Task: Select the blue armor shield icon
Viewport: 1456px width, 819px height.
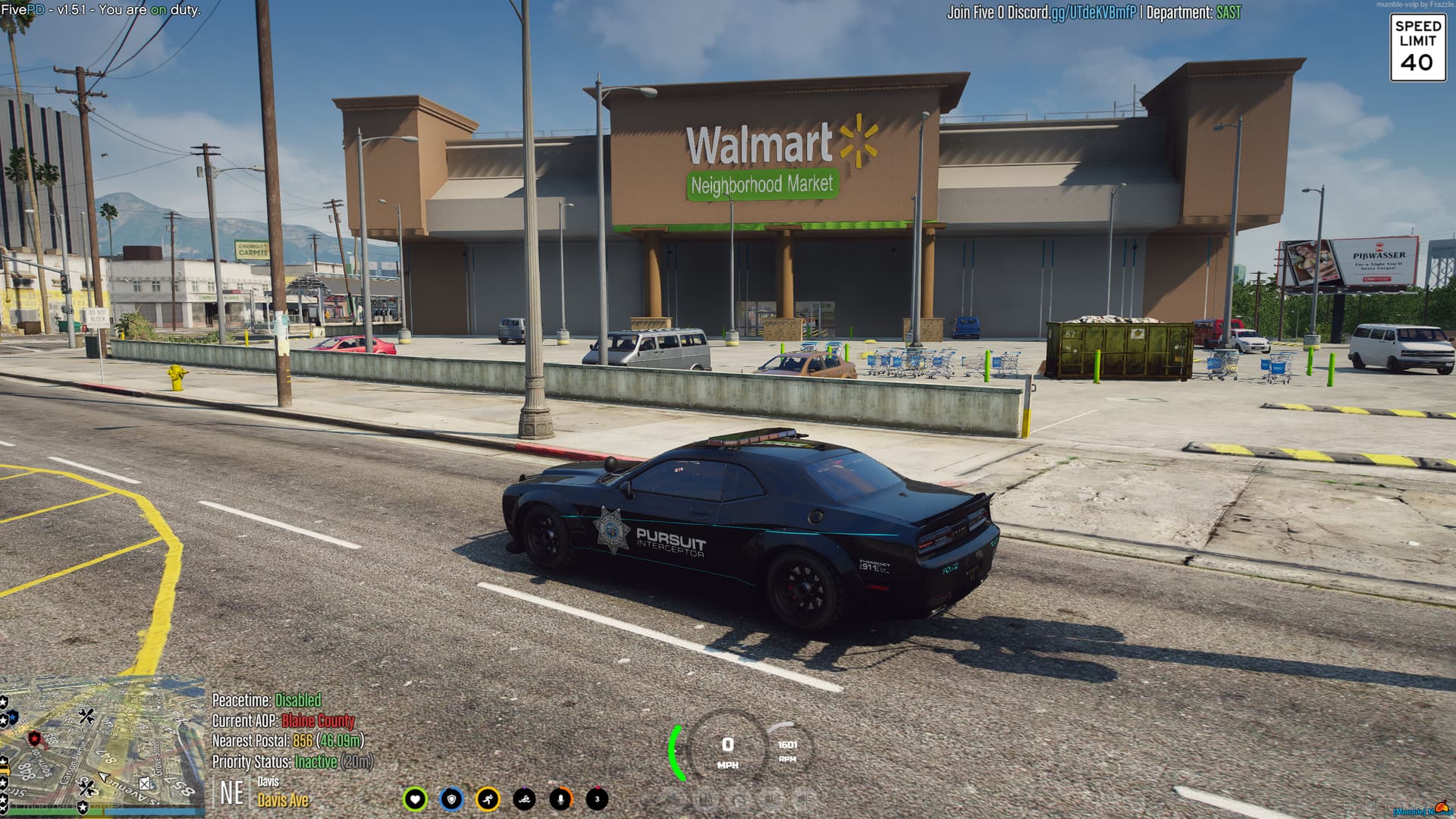Action: coord(451,798)
